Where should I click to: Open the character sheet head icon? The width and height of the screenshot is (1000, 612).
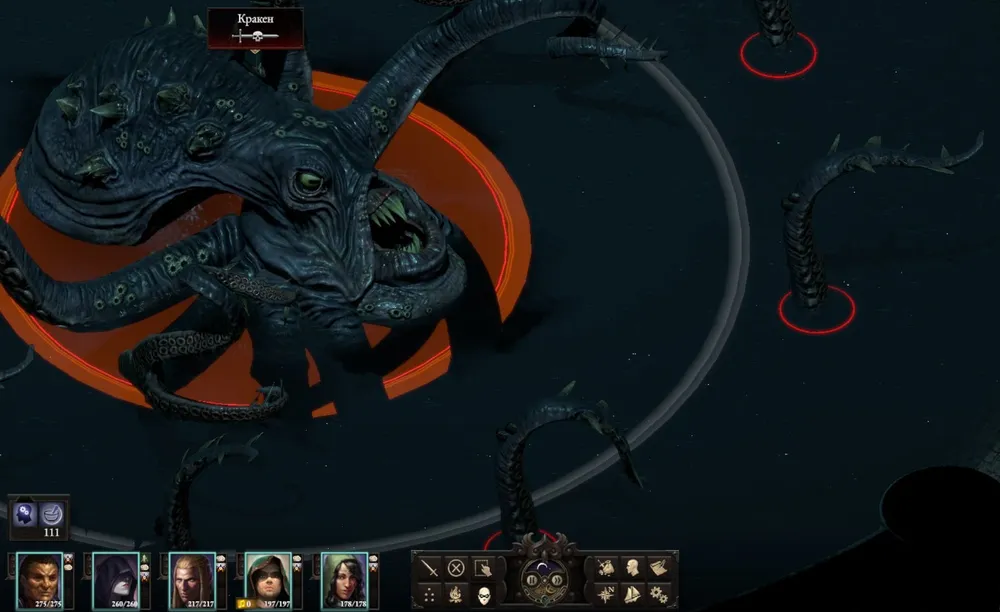(632, 567)
